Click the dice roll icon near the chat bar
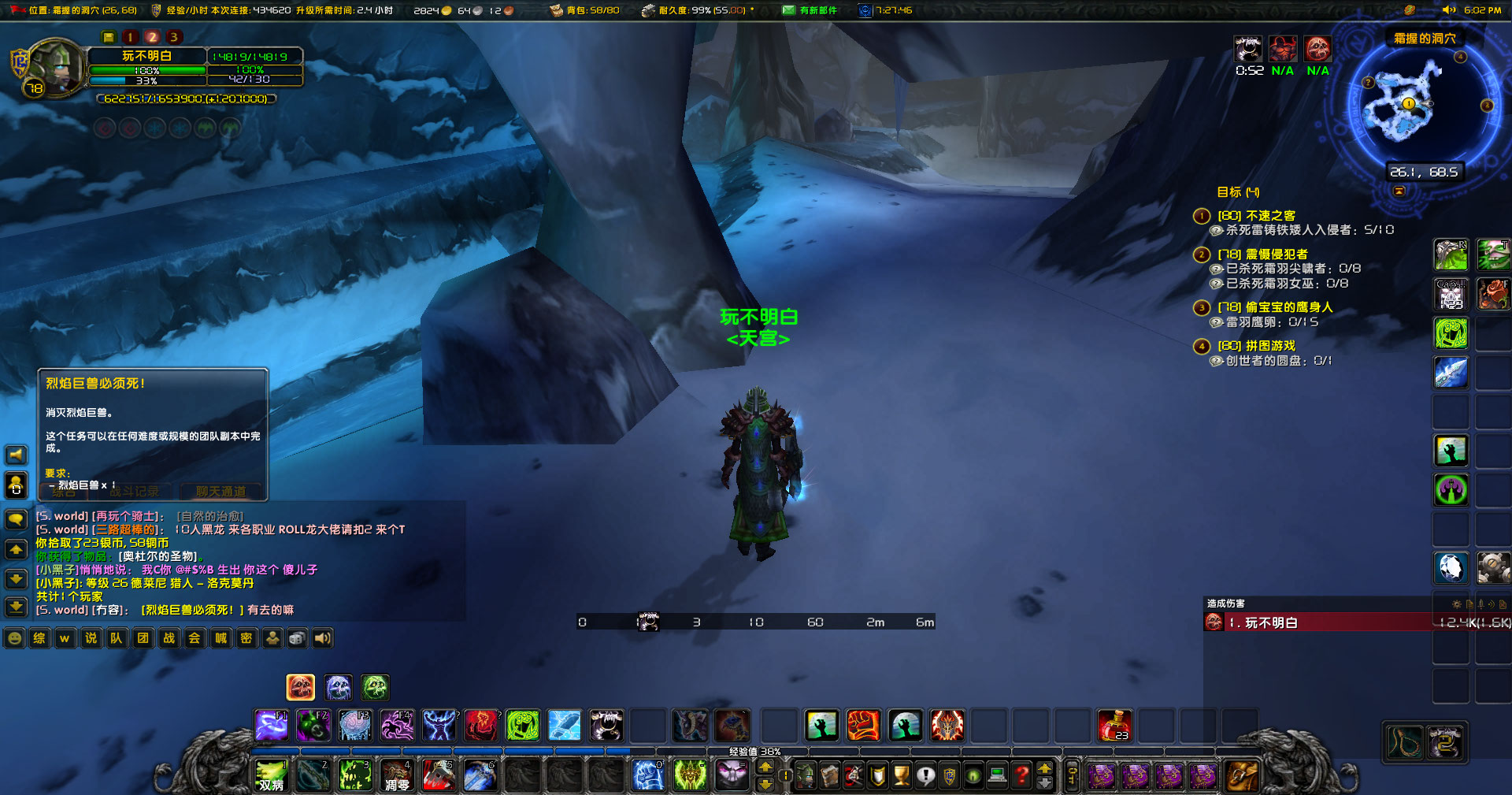 click(x=297, y=638)
